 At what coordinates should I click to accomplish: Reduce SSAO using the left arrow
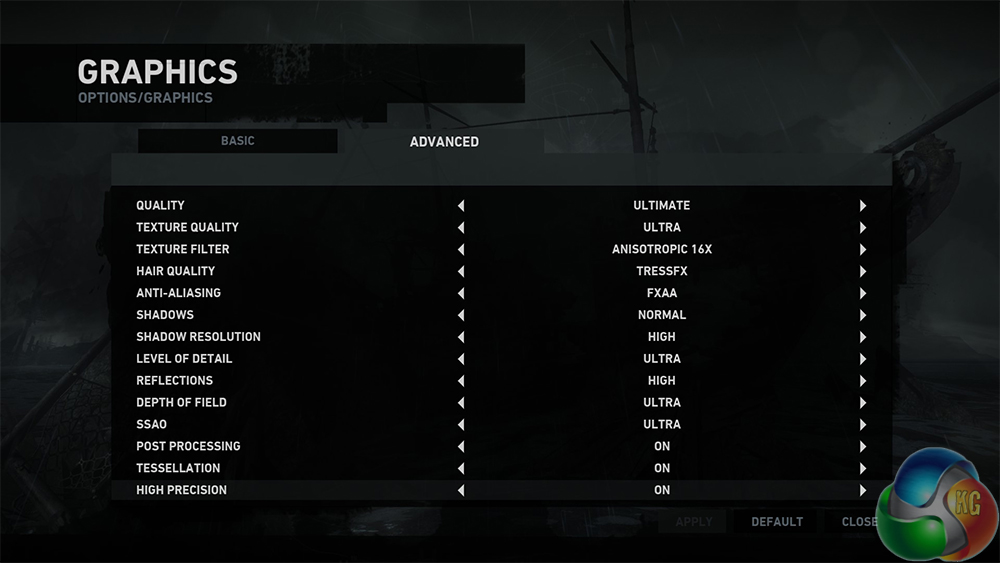pos(461,425)
